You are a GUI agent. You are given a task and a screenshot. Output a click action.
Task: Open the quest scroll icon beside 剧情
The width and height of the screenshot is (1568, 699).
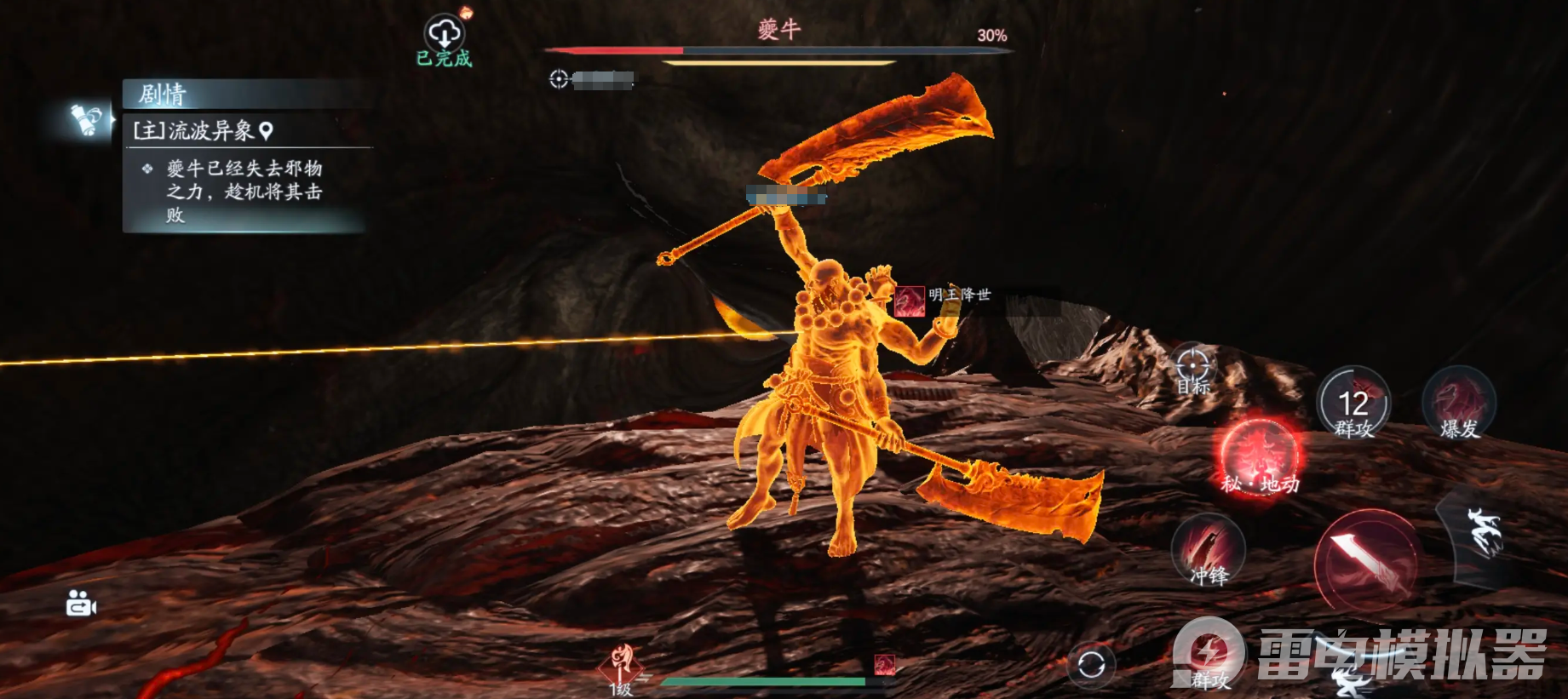pyautogui.click(x=88, y=119)
